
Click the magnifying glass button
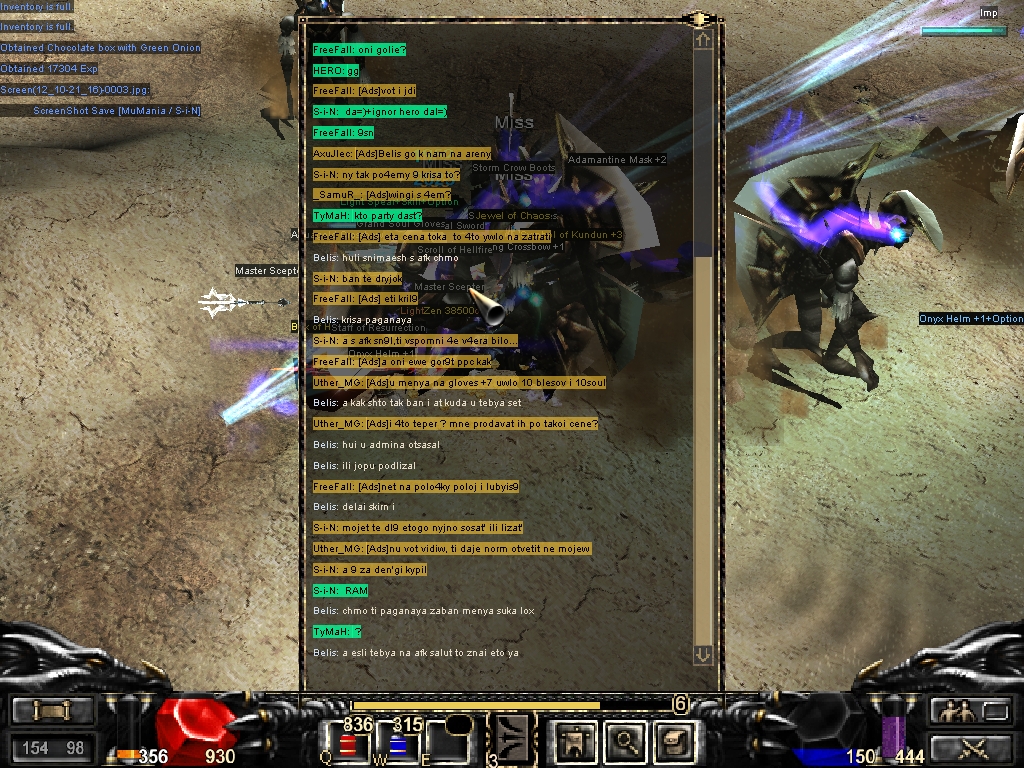pyautogui.click(x=626, y=742)
